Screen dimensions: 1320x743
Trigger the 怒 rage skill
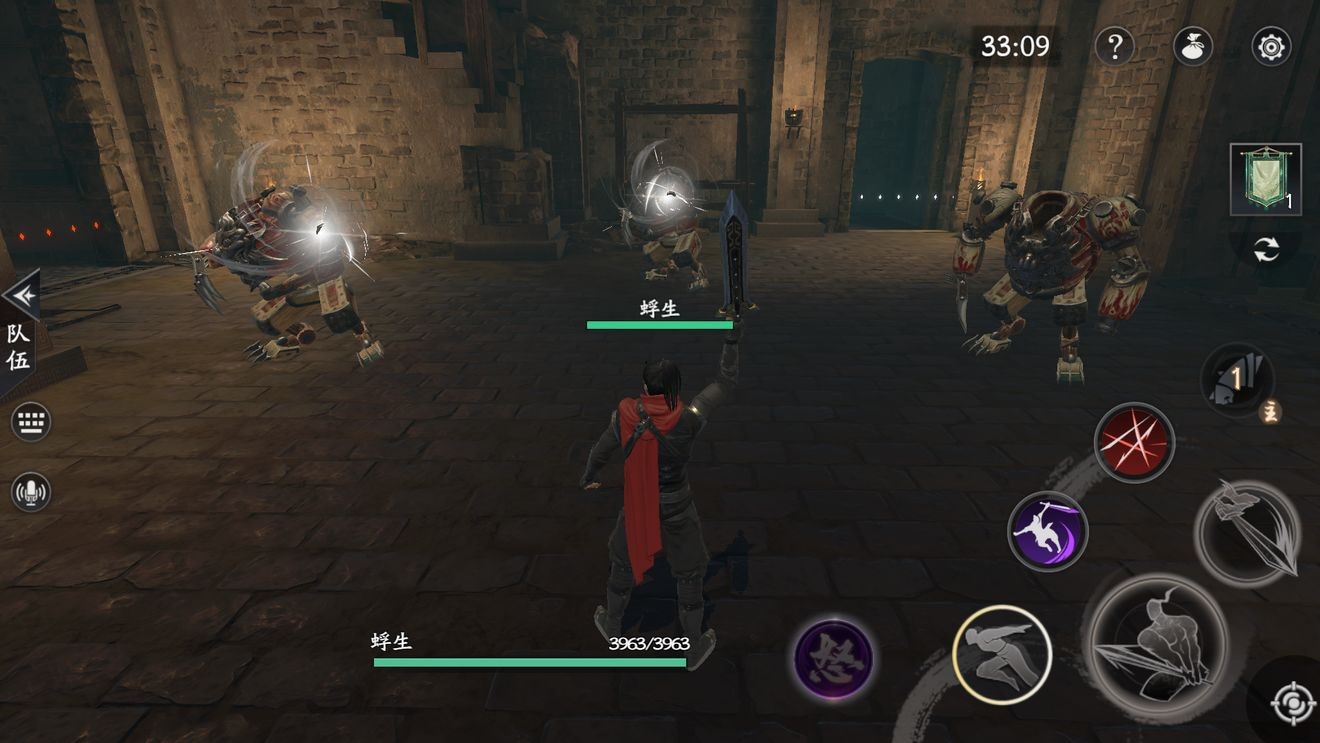click(833, 659)
